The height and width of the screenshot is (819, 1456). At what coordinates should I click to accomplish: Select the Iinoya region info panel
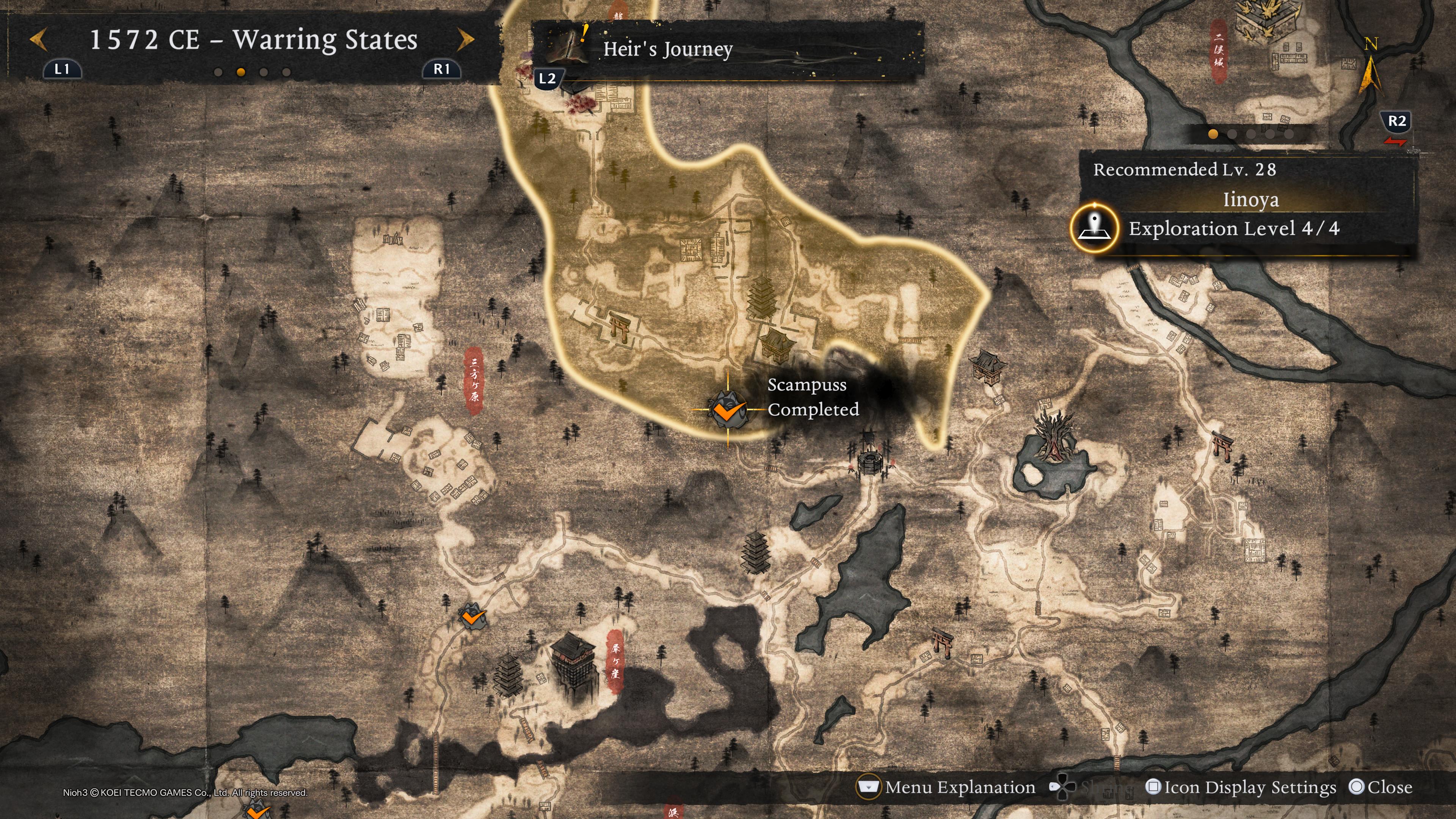click(1250, 199)
